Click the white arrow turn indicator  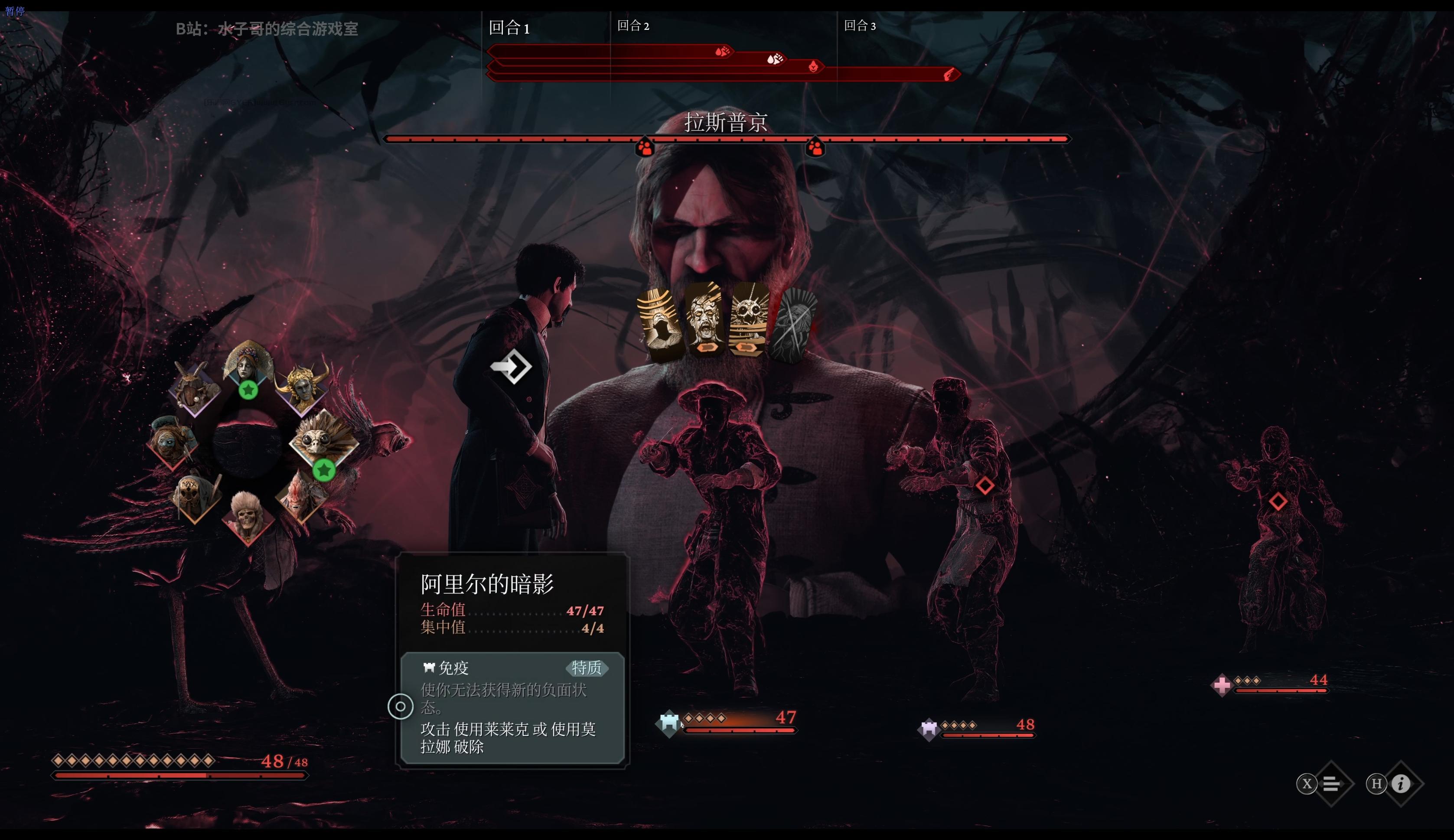coord(511,366)
